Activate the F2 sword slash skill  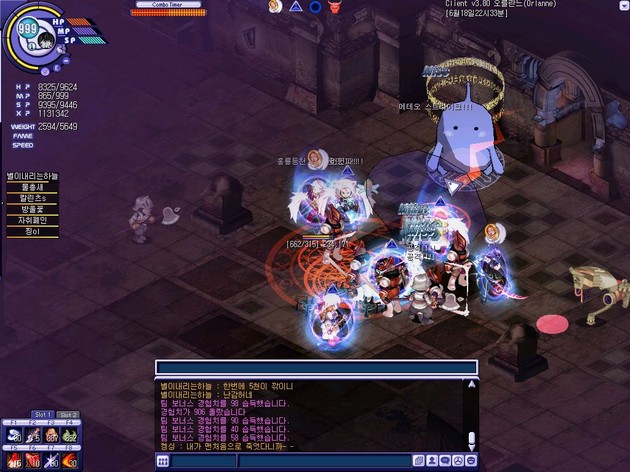[x=33, y=434]
